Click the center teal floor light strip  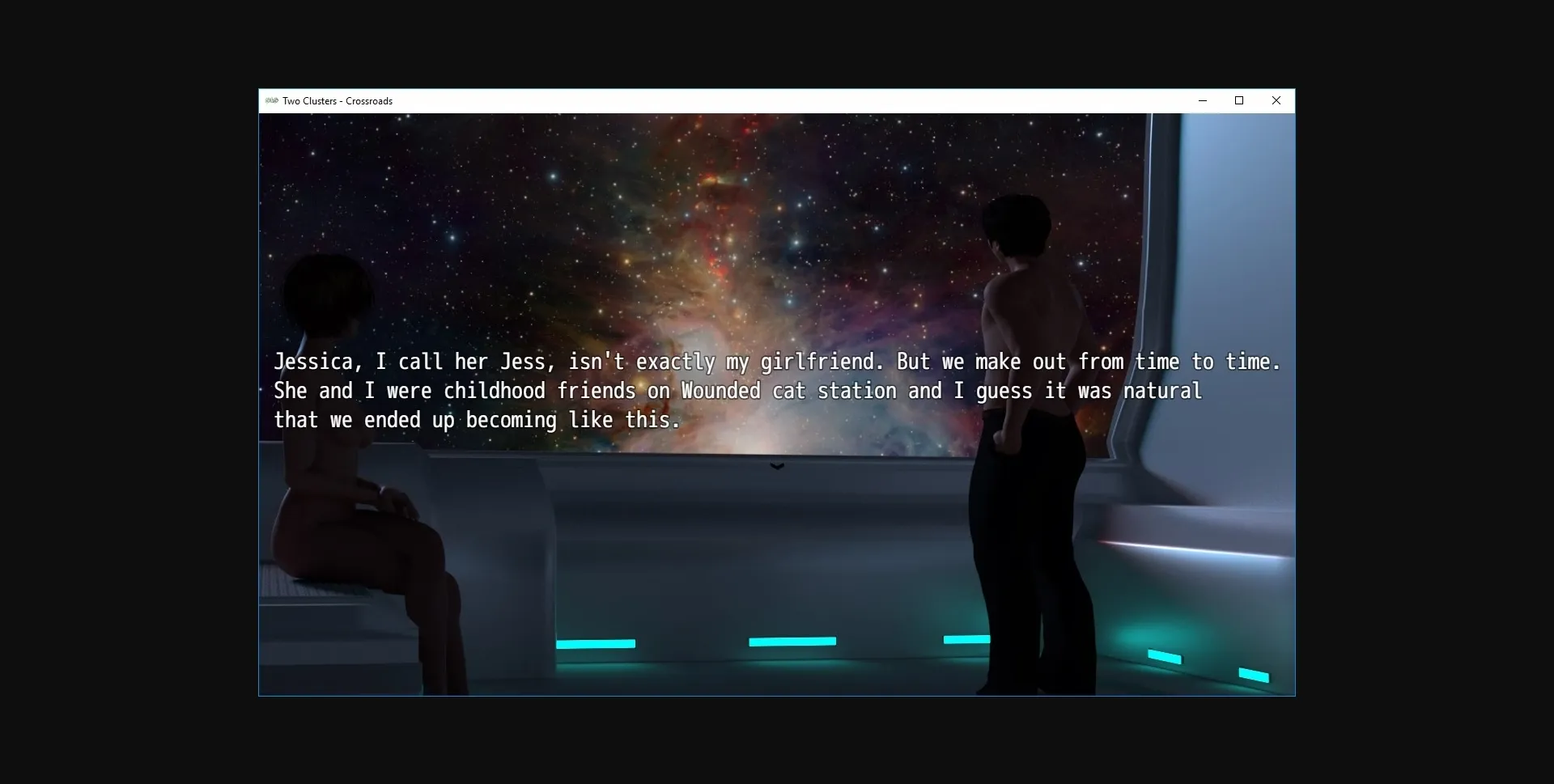(792, 641)
